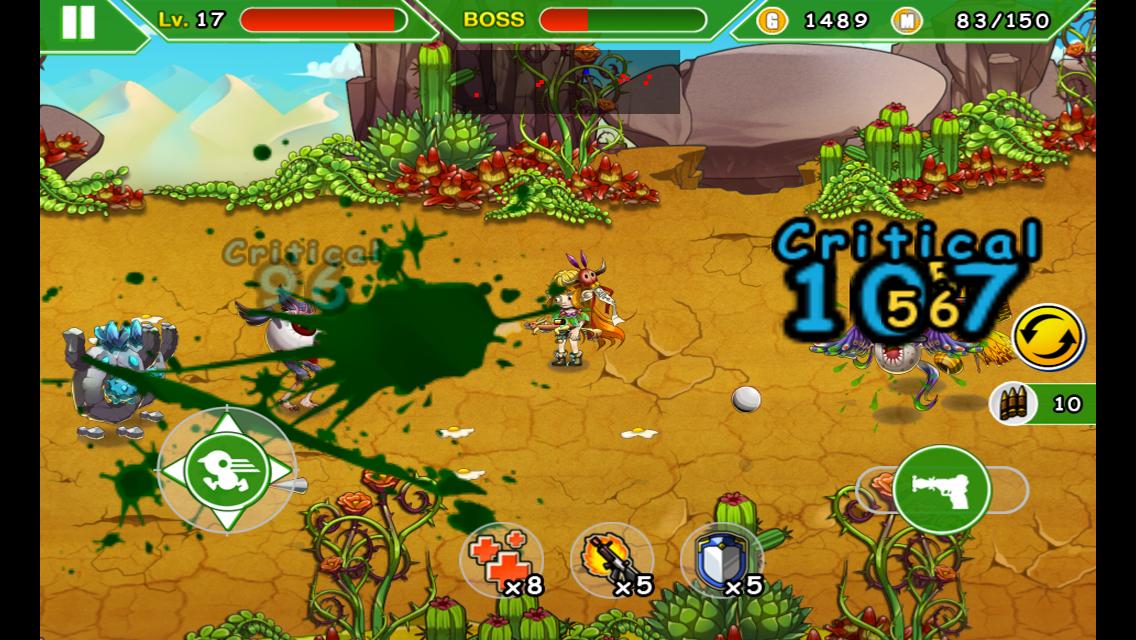
Task: Swap weapon with yellow arrows button
Action: 1049,337
